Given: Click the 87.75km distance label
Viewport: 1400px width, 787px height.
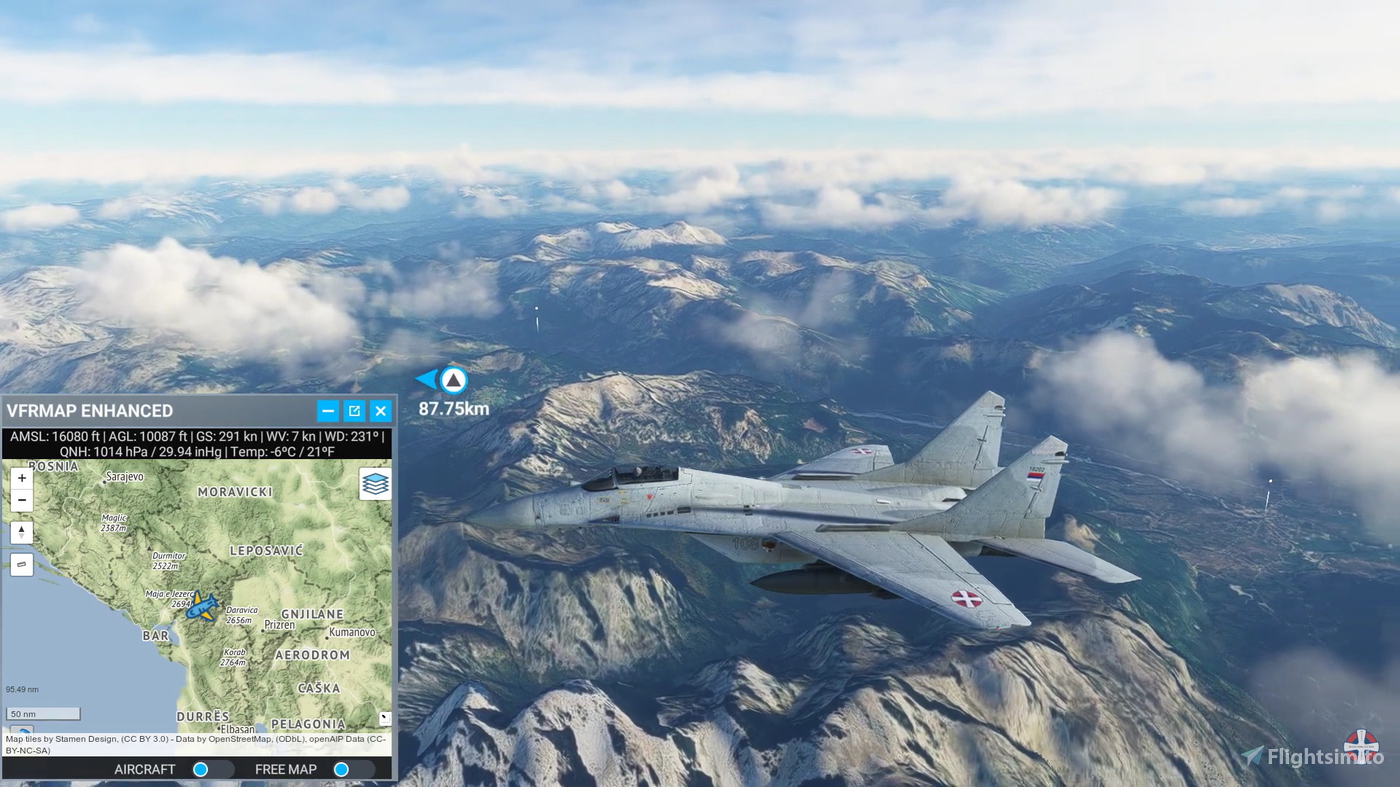Looking at the screenshot, I should click(452, 407).
